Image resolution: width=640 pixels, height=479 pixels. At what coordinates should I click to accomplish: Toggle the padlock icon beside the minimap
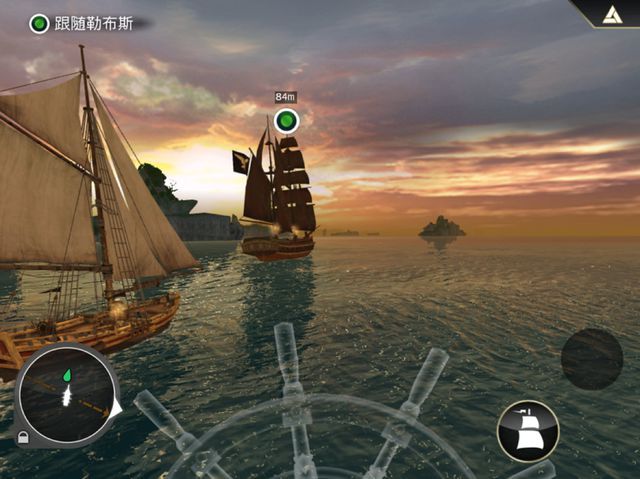(x=22, y=438)
